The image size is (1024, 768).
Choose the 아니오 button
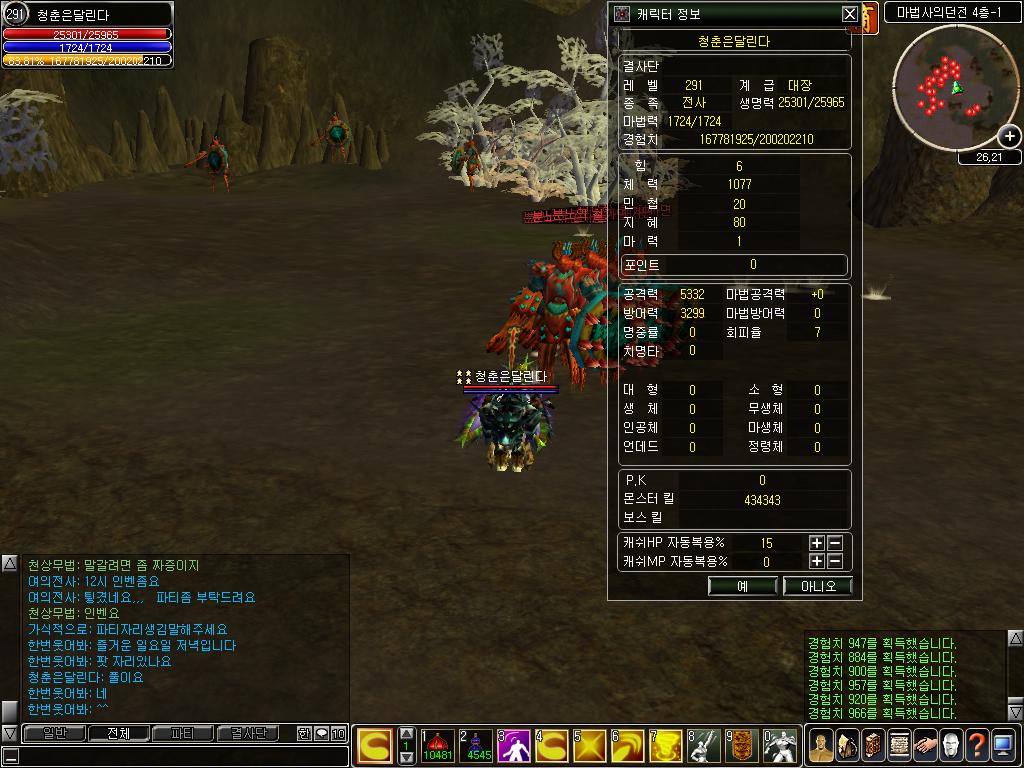(817, 586)
